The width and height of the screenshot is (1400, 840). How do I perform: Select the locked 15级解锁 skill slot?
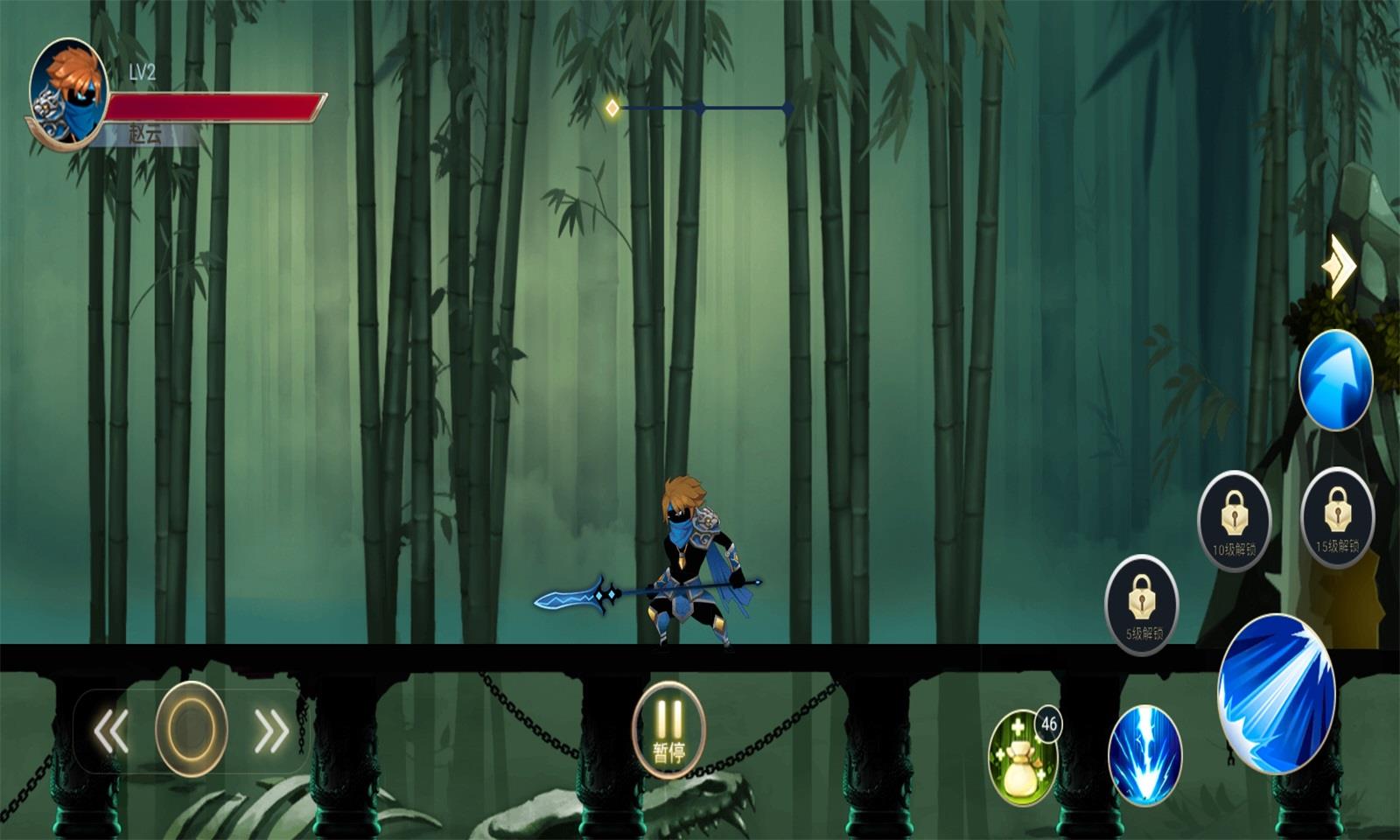tap(1337, 518)
